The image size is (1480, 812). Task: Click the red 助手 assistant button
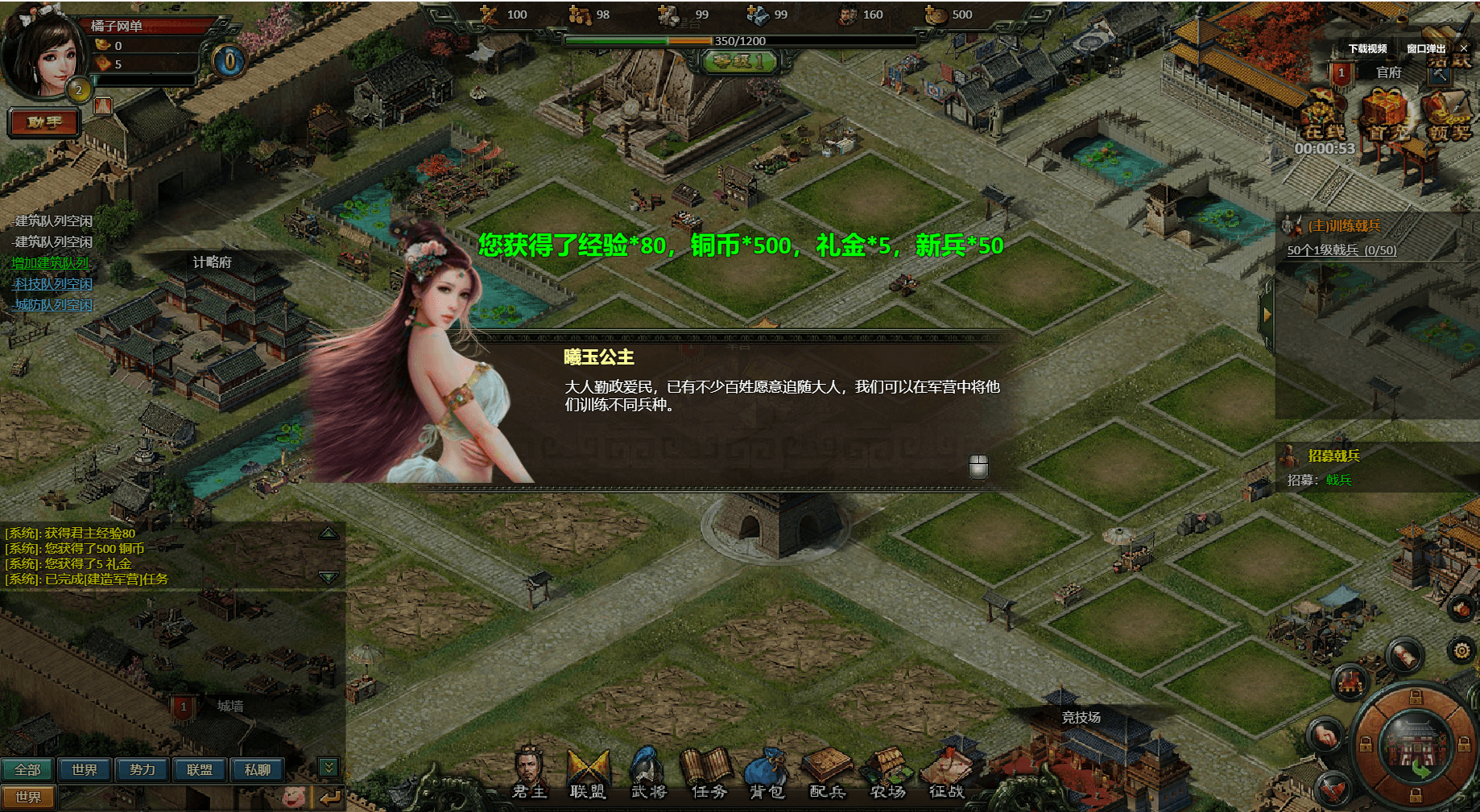[x=44, y=122]
